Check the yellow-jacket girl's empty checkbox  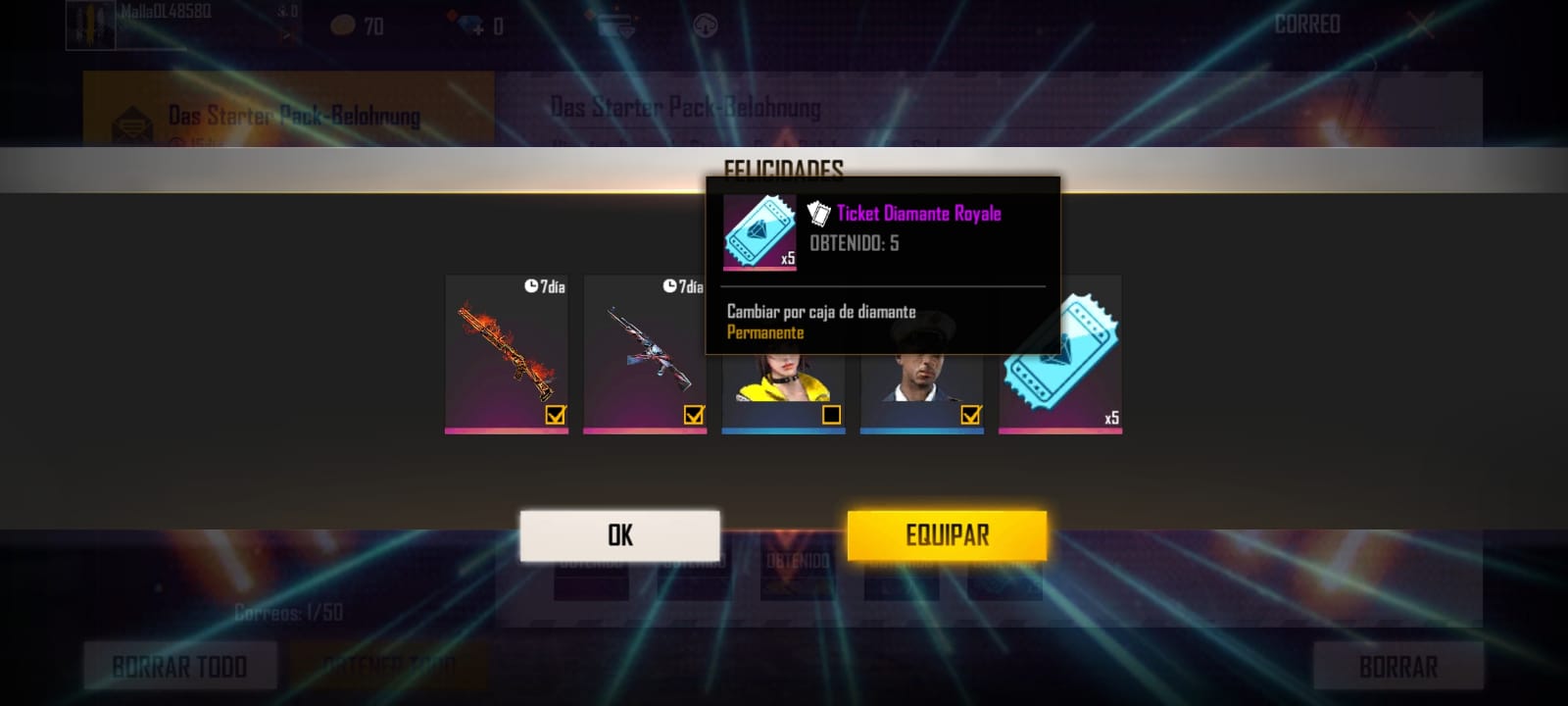832,415
